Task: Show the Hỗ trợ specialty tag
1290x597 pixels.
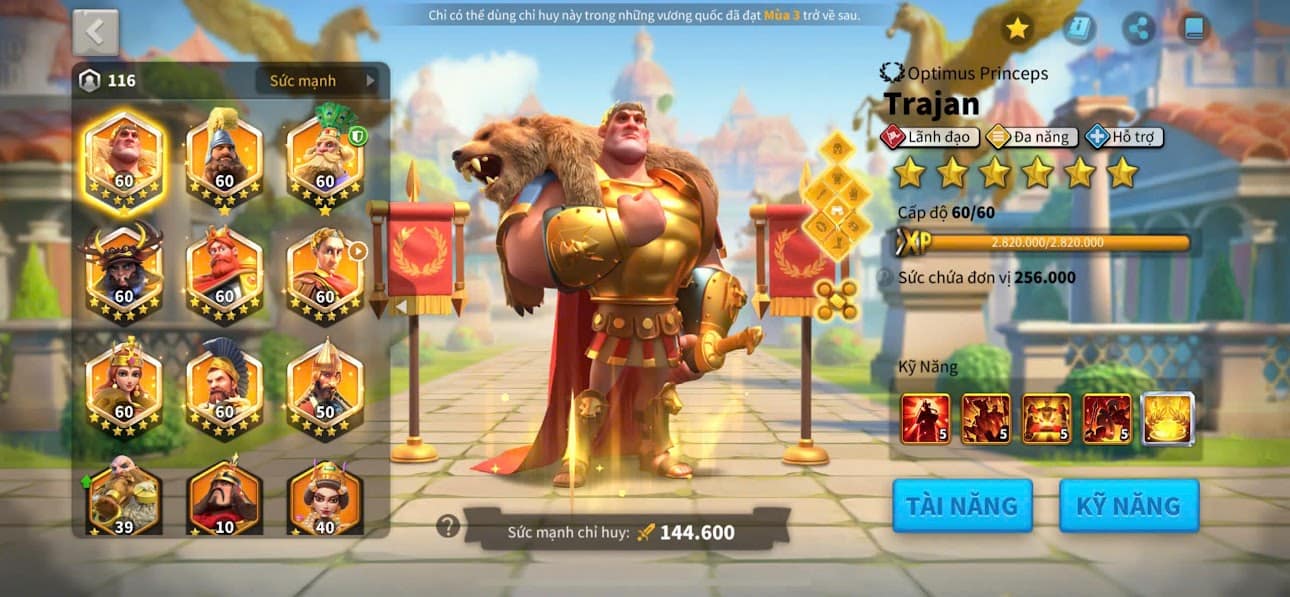Action: pos(1125,137)
